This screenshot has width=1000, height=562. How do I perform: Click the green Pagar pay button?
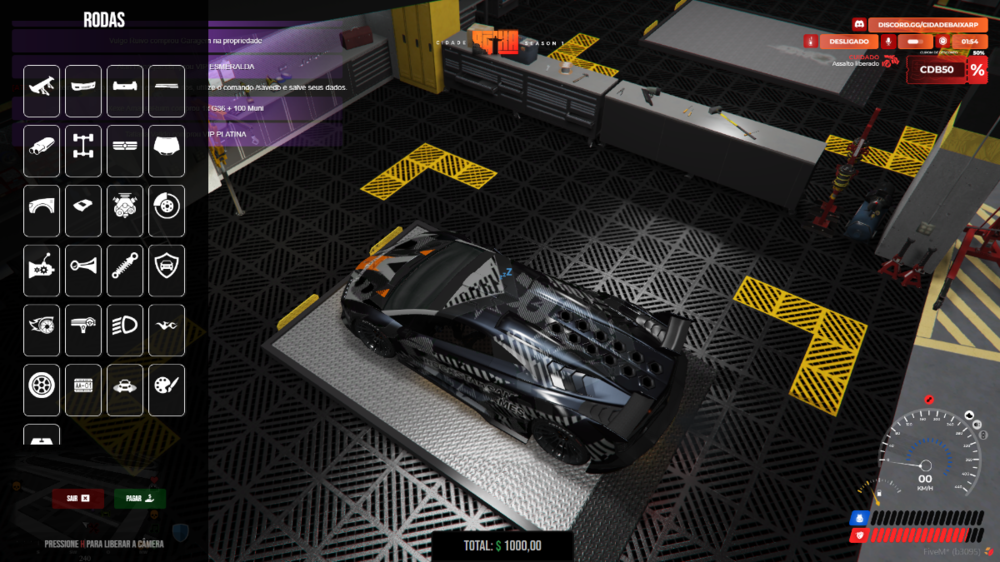[140, 498]
